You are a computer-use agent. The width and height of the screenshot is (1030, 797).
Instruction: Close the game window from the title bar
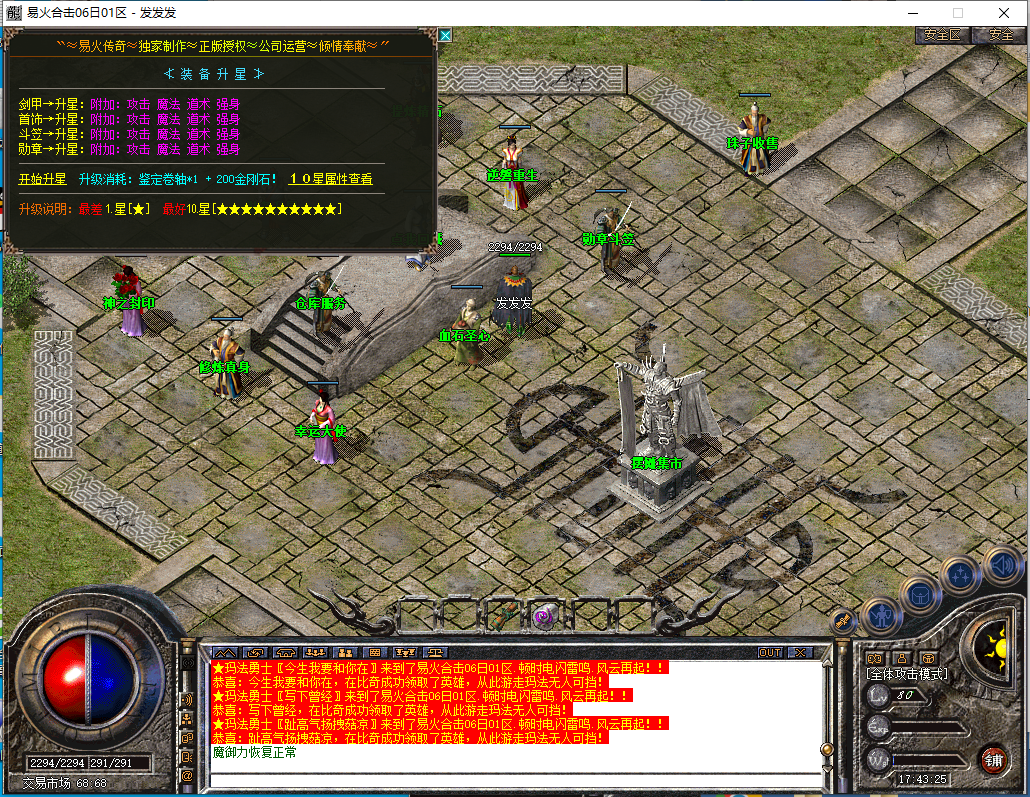(x=1003, y=12)
